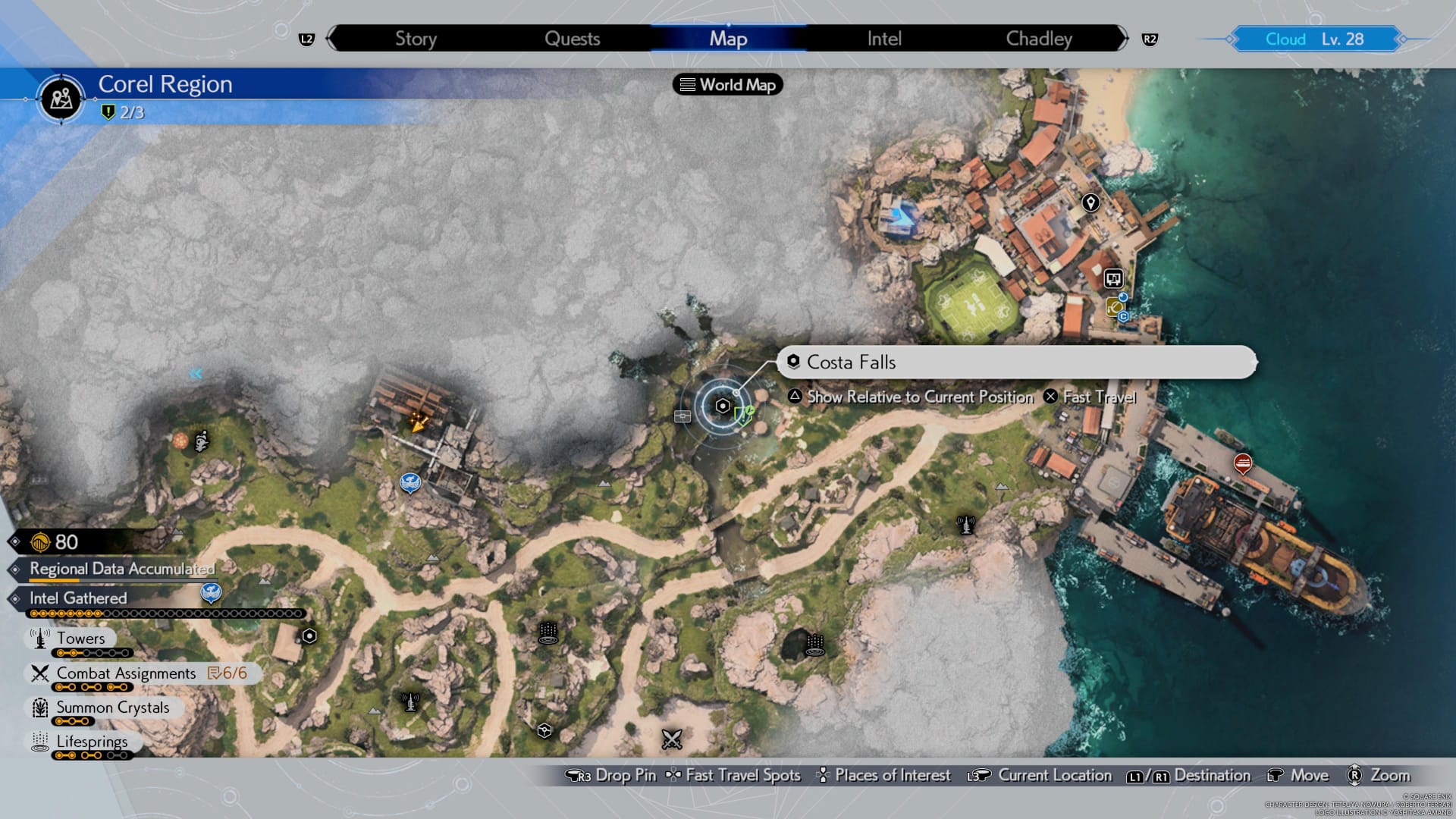Select the Cloud Lv. 28 character banner
Viewport: 1456px width, 819px height.
tap(1315, 39)
